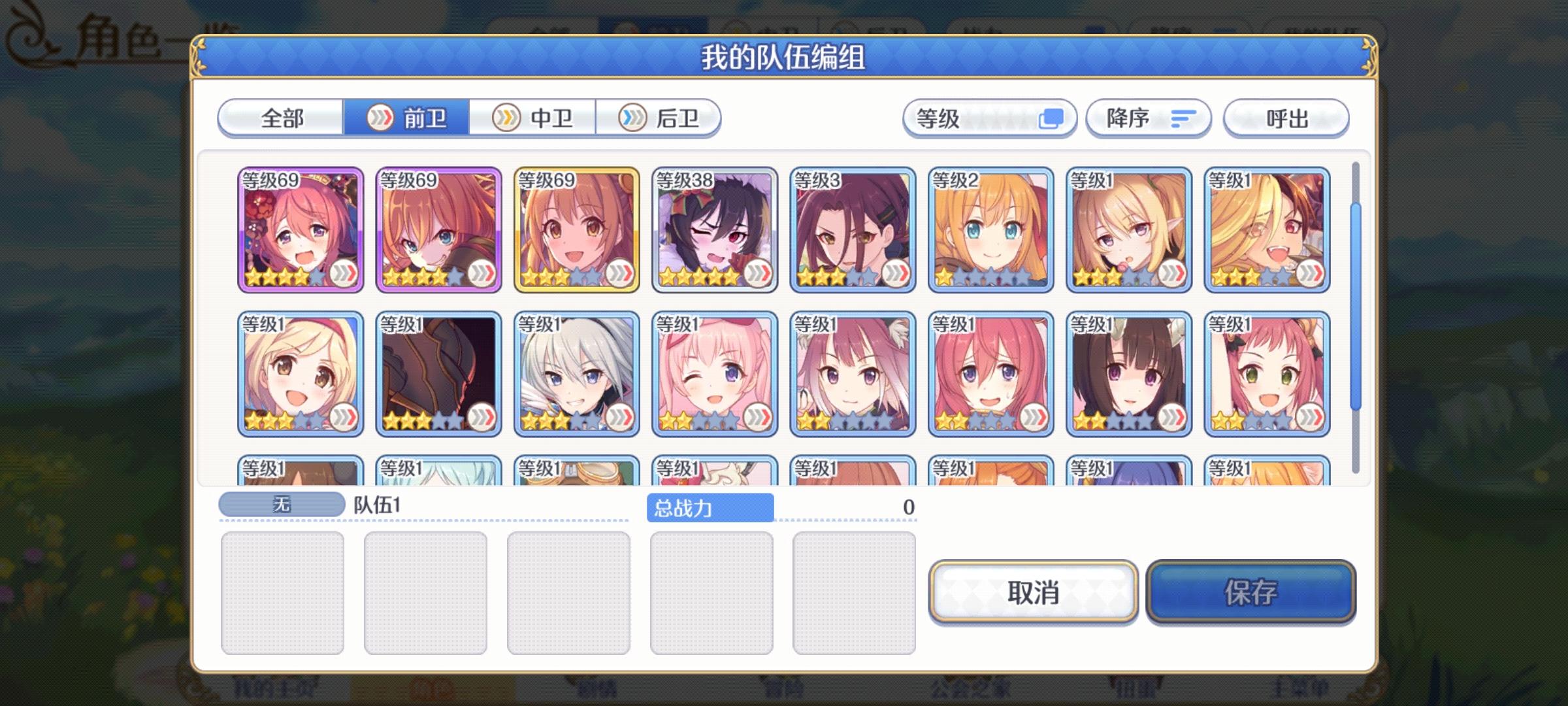Screen dimensions: 1568x706
Task: Toggle the 等级 filter copy button
Action: (1053, 118)
